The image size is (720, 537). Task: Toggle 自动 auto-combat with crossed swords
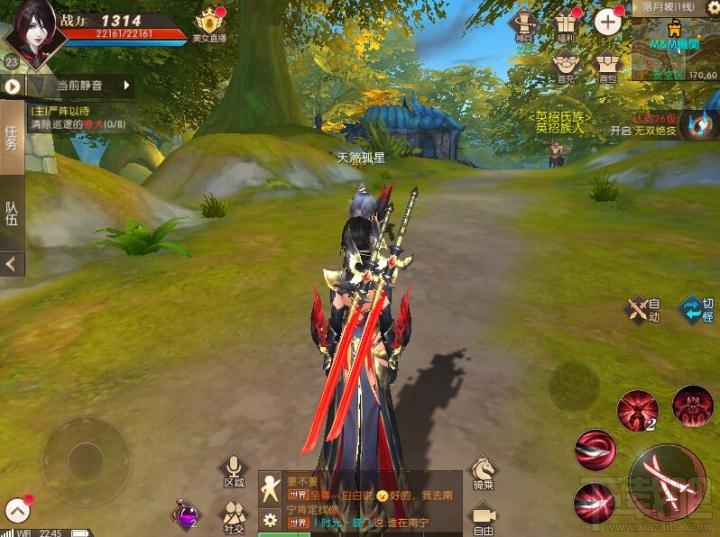pyautogui.click(x=641, y=309)
